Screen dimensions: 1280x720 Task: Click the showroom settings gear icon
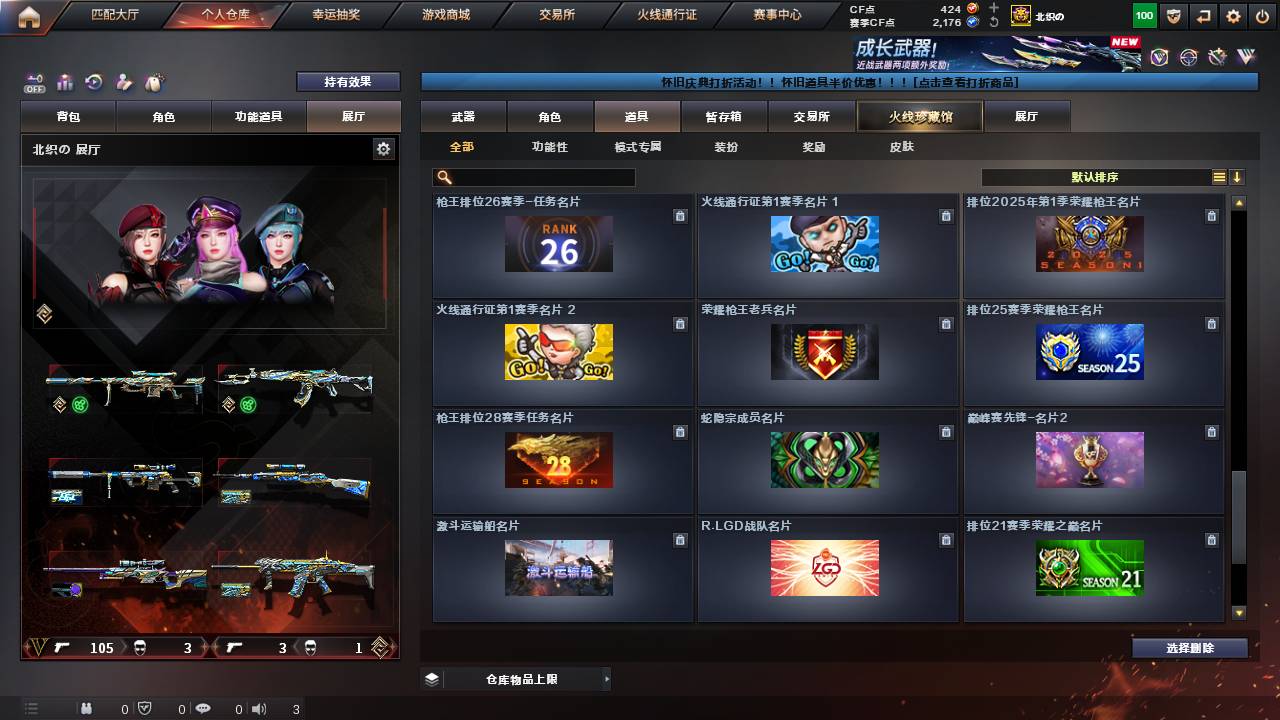[x=383, y=147]
